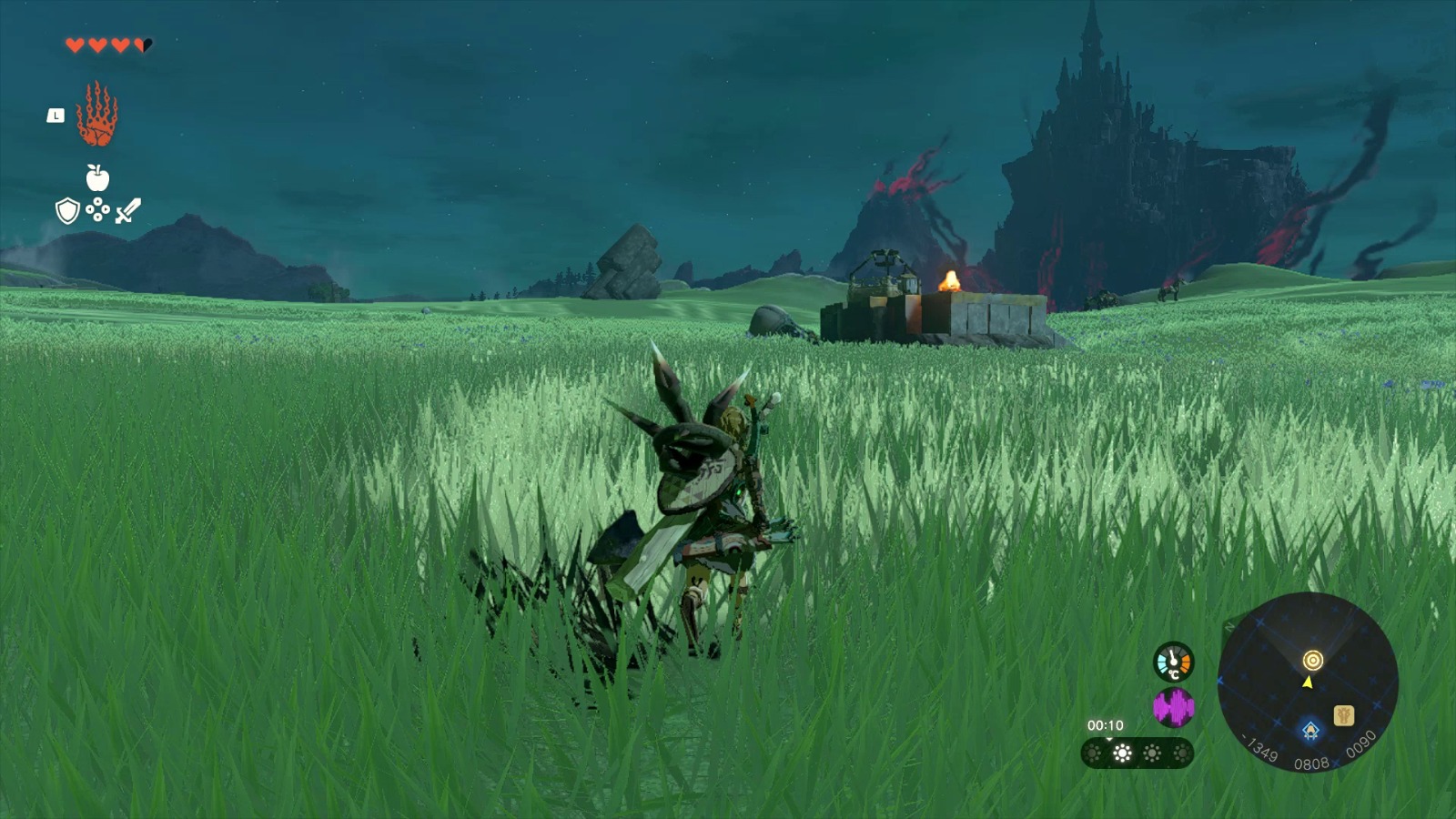Select the gold ringed destination marker on minimap
The width and height of the screenshot is (1456, 819).
pos(1313,661)
